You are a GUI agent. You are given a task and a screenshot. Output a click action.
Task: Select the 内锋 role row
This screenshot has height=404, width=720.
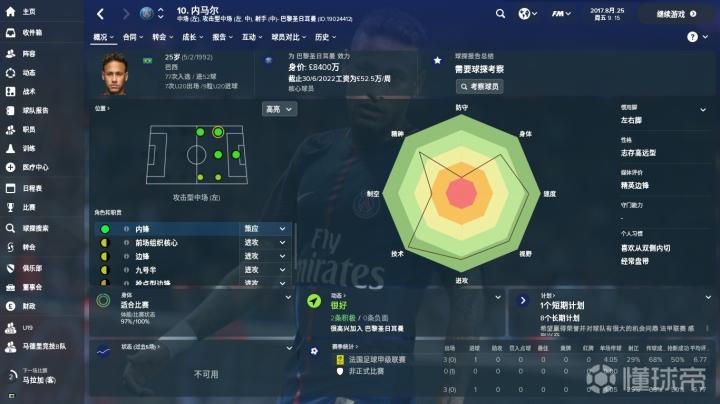coord(170,229)
